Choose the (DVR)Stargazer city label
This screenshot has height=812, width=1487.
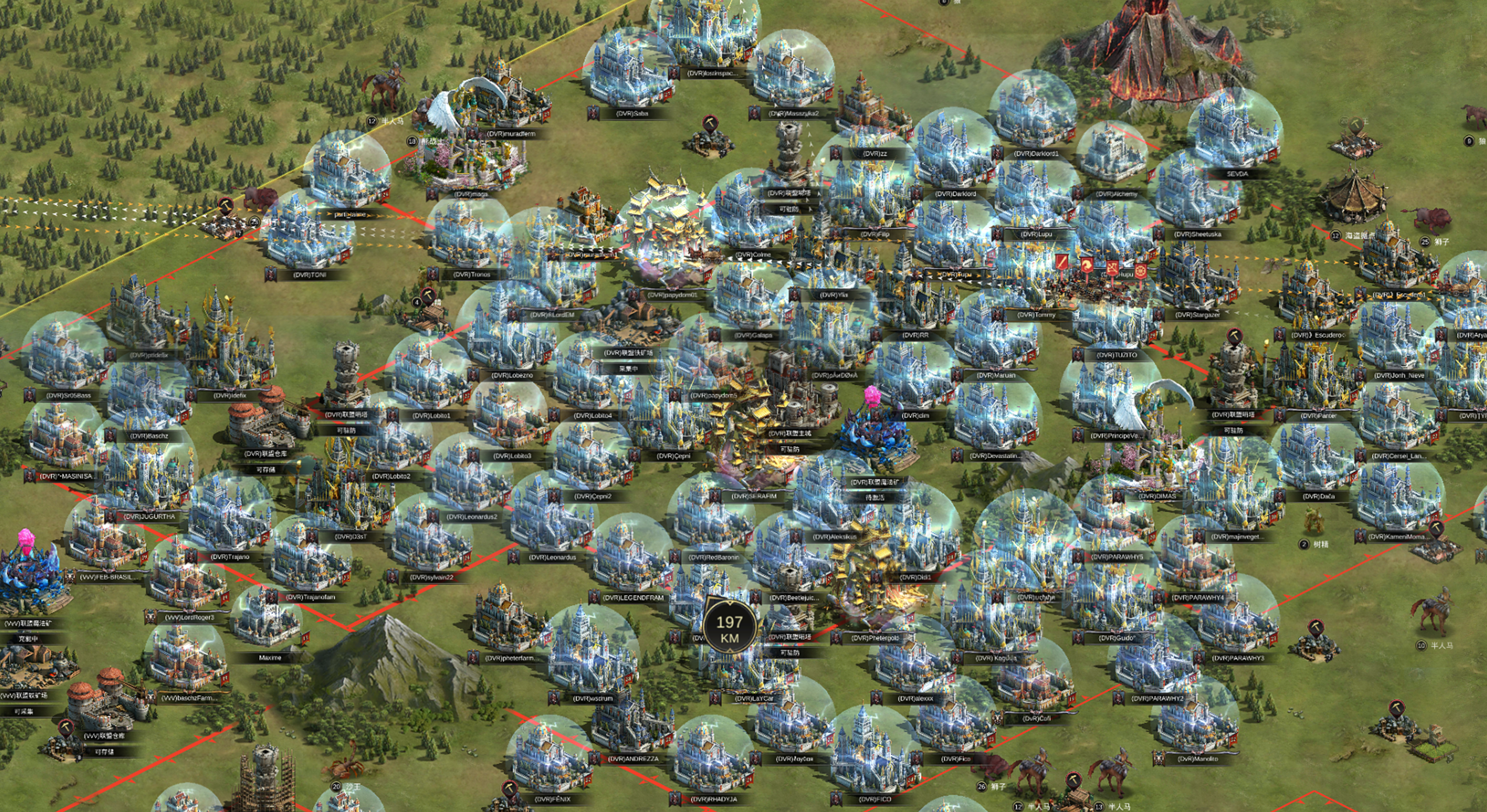pos(1197,315)
